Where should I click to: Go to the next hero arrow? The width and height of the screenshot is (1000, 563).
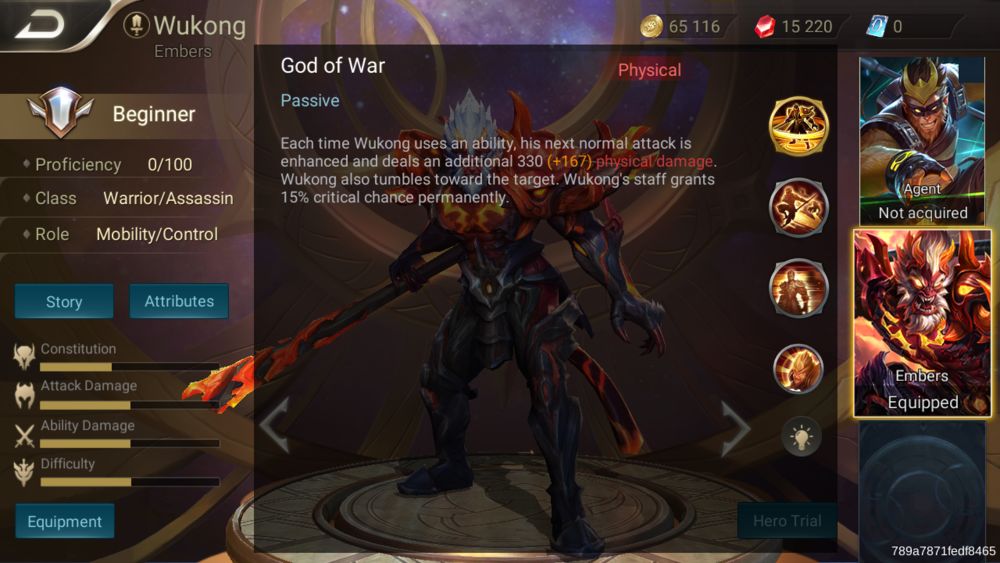pos(736,426)
